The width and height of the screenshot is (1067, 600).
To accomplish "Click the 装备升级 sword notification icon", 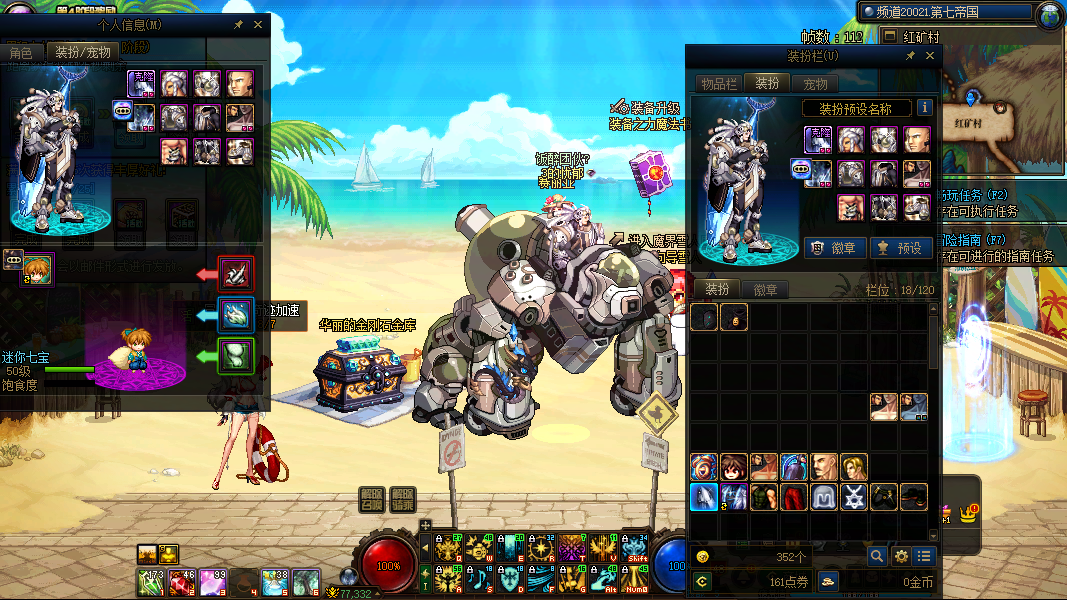I will (x=619, y=107).
